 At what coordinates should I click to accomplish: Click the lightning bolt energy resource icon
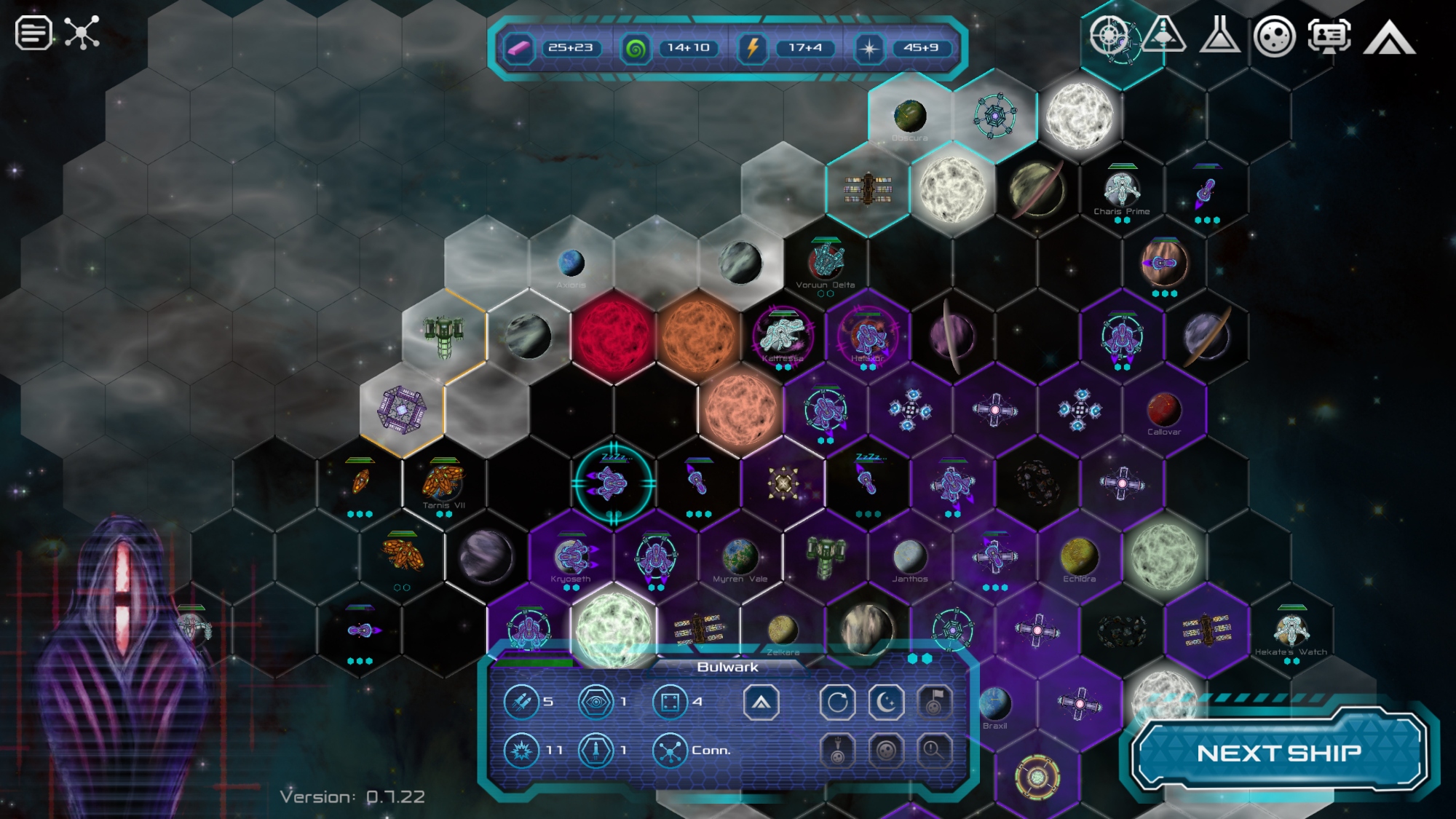click(753, 49)
